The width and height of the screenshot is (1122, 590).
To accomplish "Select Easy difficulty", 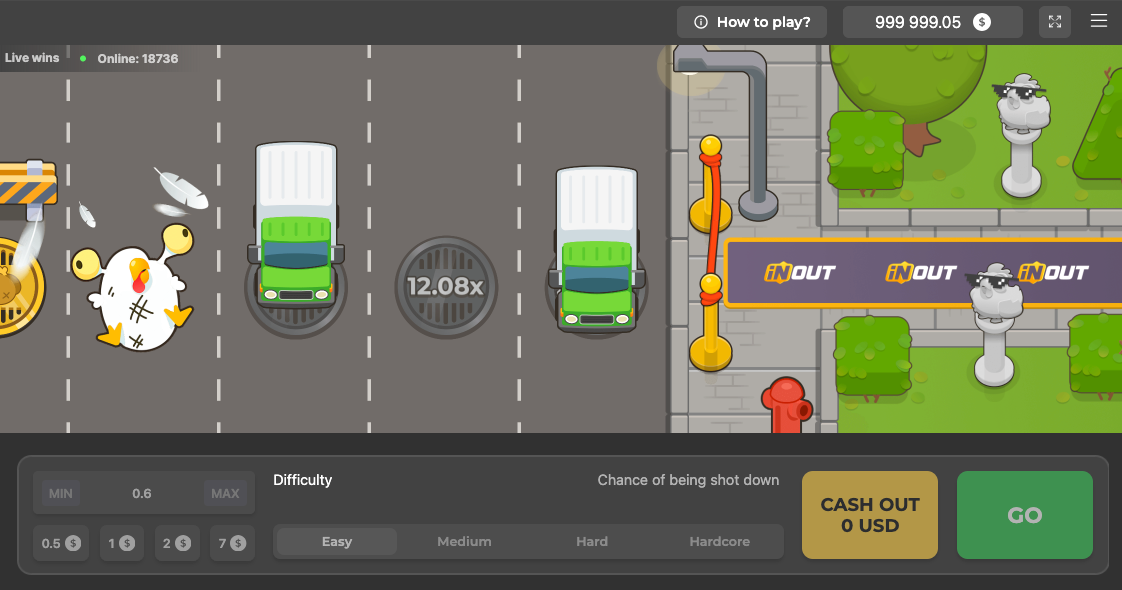I will [337, 542].
